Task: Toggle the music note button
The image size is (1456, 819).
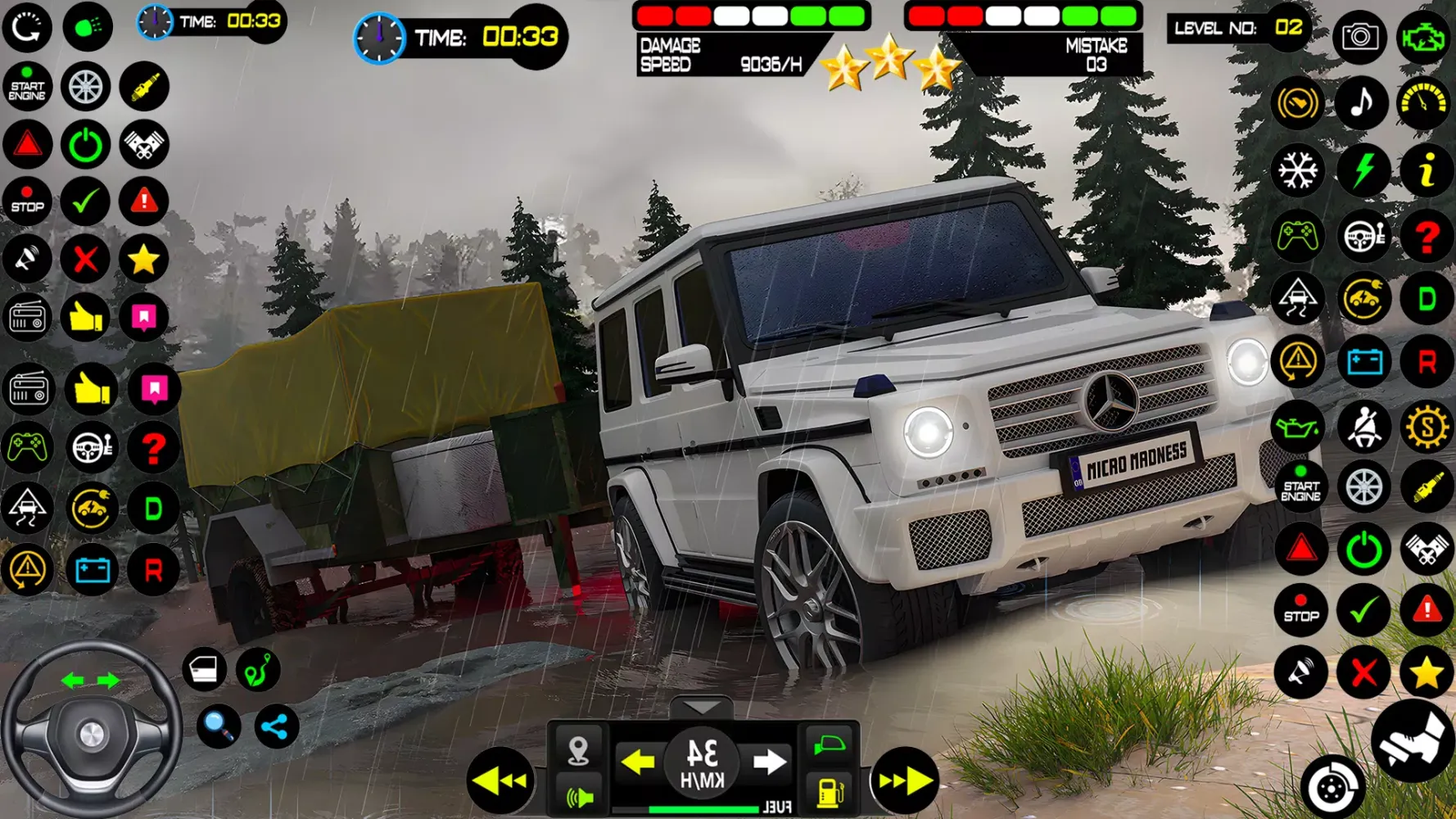Action: [x=1361, y=103]
